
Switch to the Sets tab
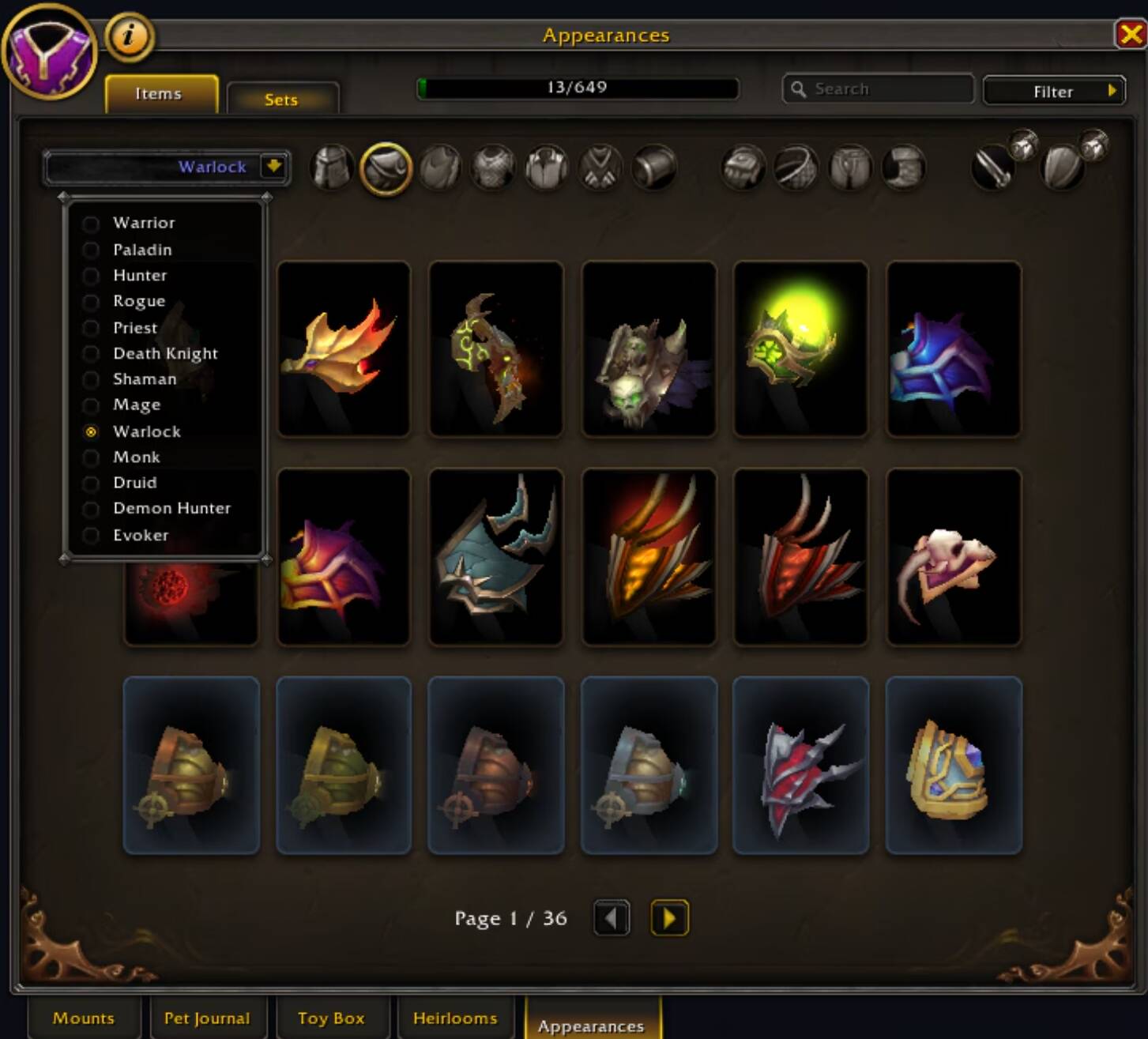282,100
